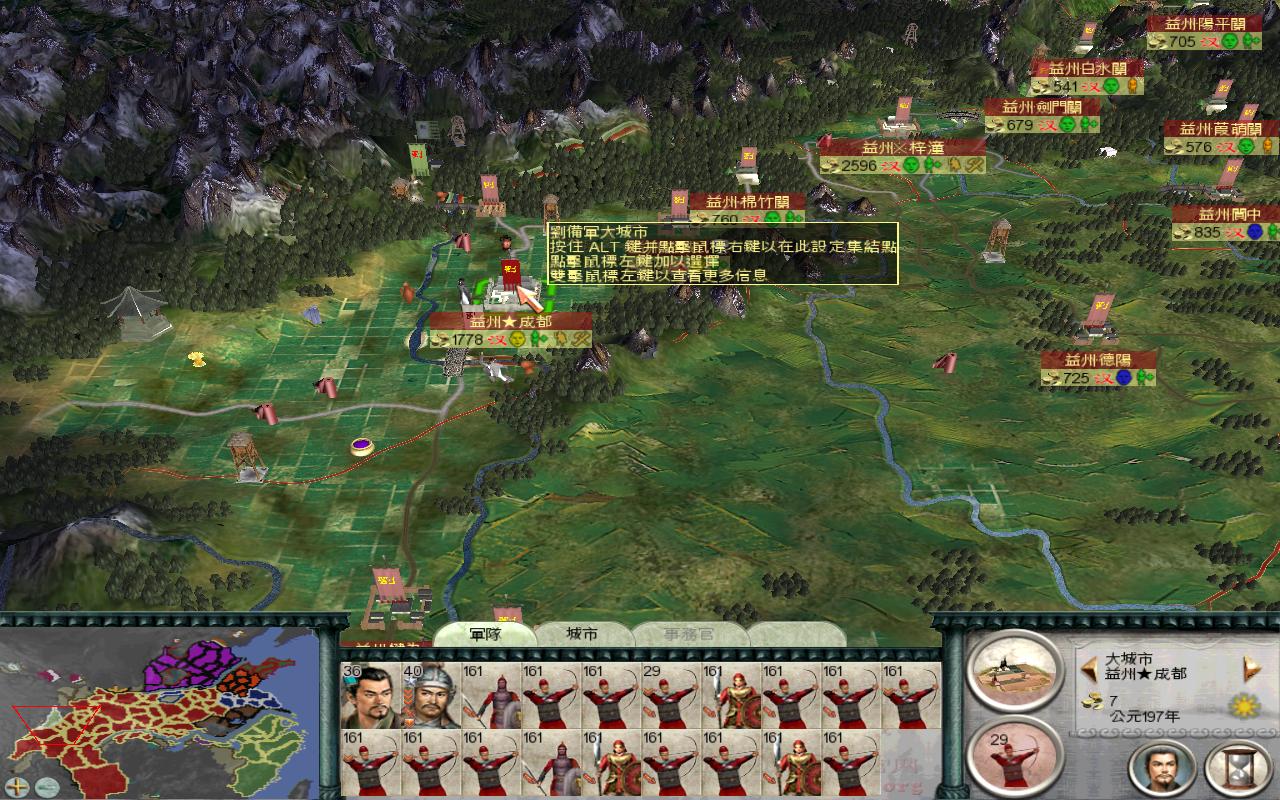
Task: Click the right arrow to view next settlement
Action: pyautogui.click(x=1250, y=668)
